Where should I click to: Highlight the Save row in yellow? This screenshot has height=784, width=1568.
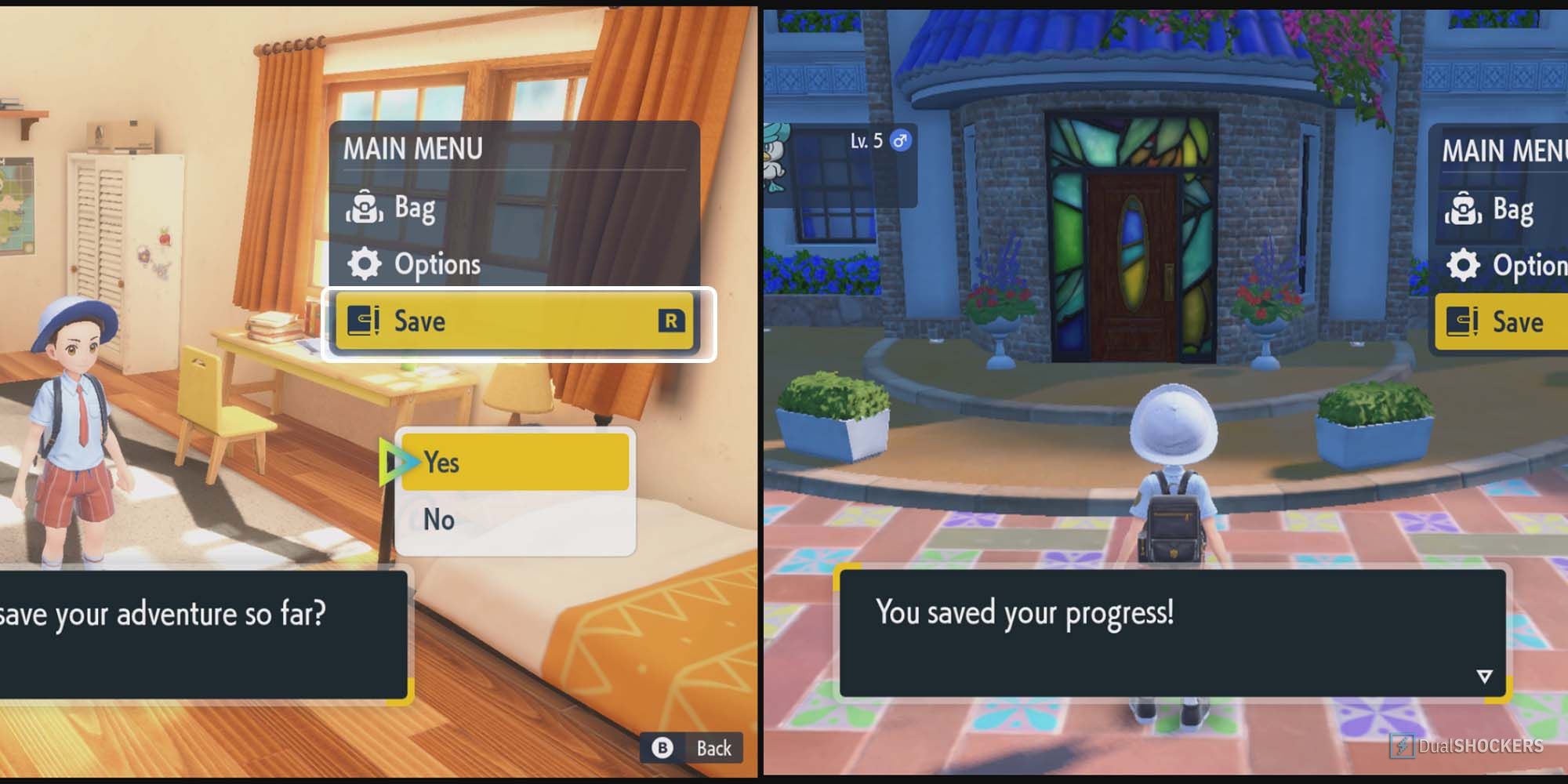coord(514,321)
